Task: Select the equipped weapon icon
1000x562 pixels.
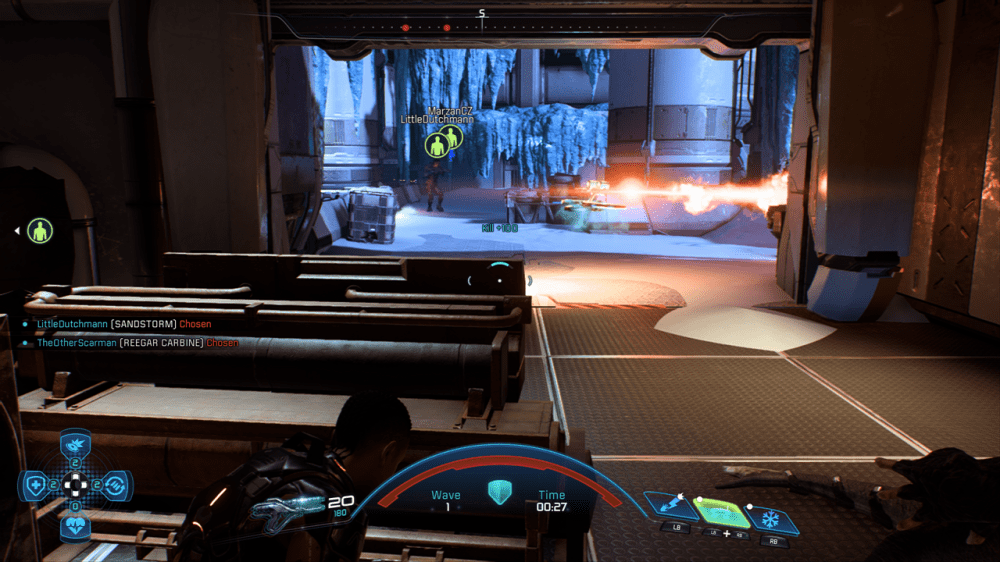Action: click(x=287, y=508)
